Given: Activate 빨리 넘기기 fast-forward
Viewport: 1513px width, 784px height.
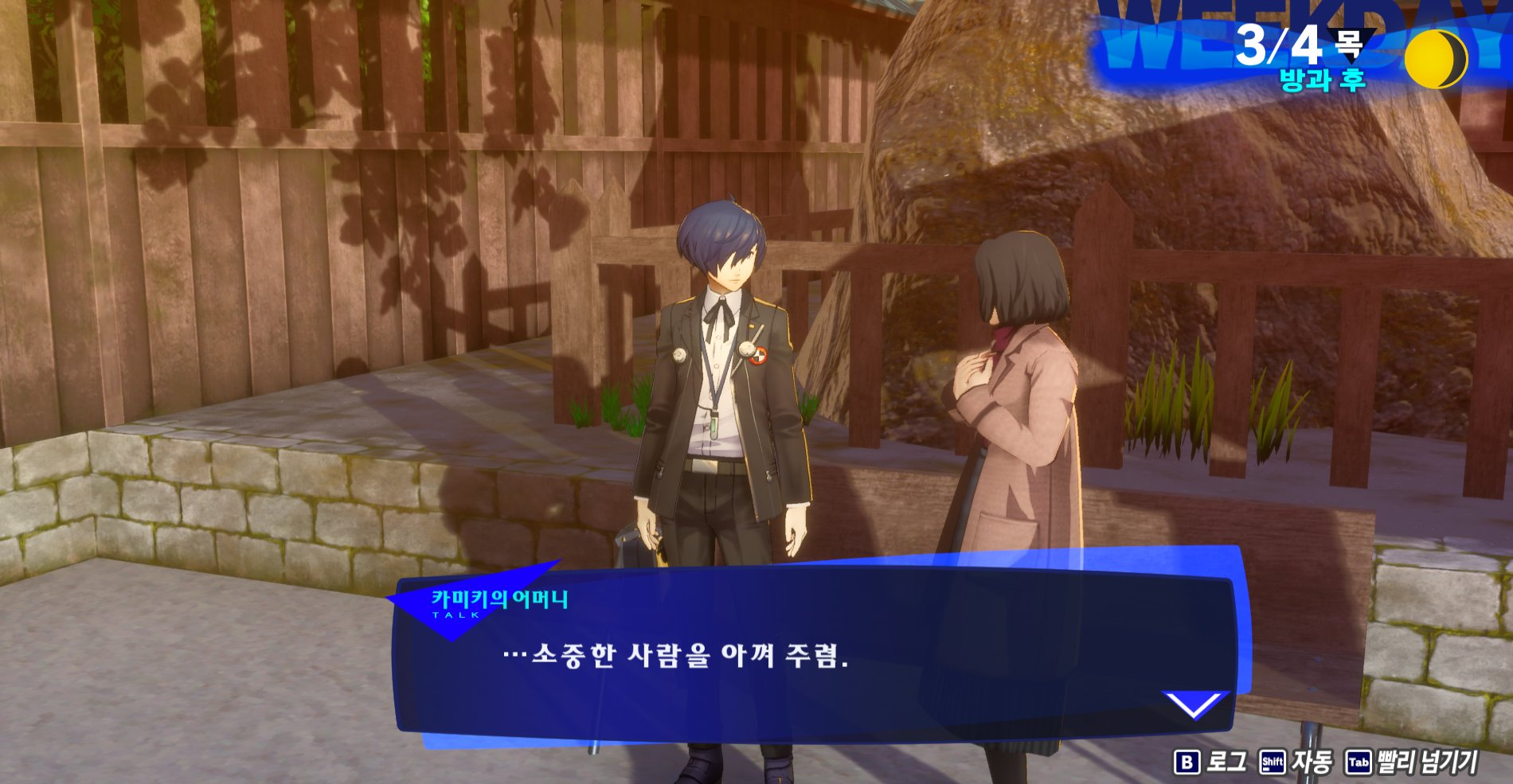Looking at the screenshot, I should click(x=1412, y=762).
